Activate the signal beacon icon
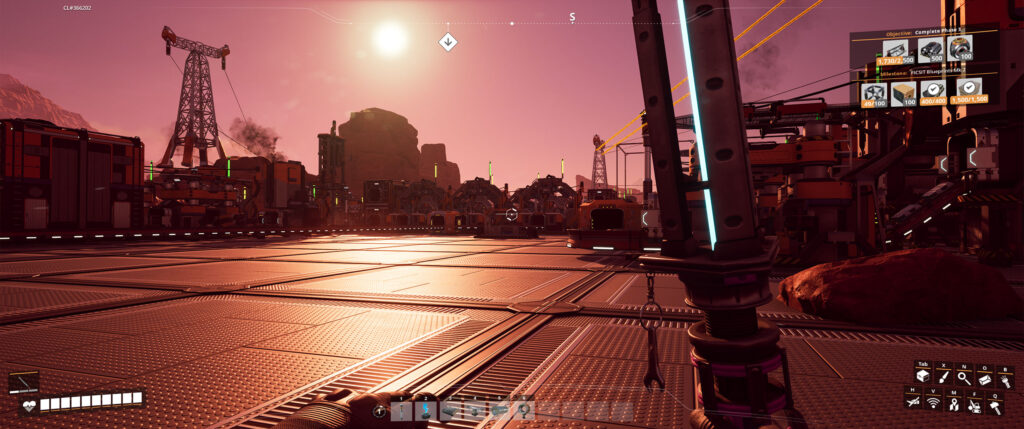This screenshot has width=1024, height=429. click(x=933, y=402)
